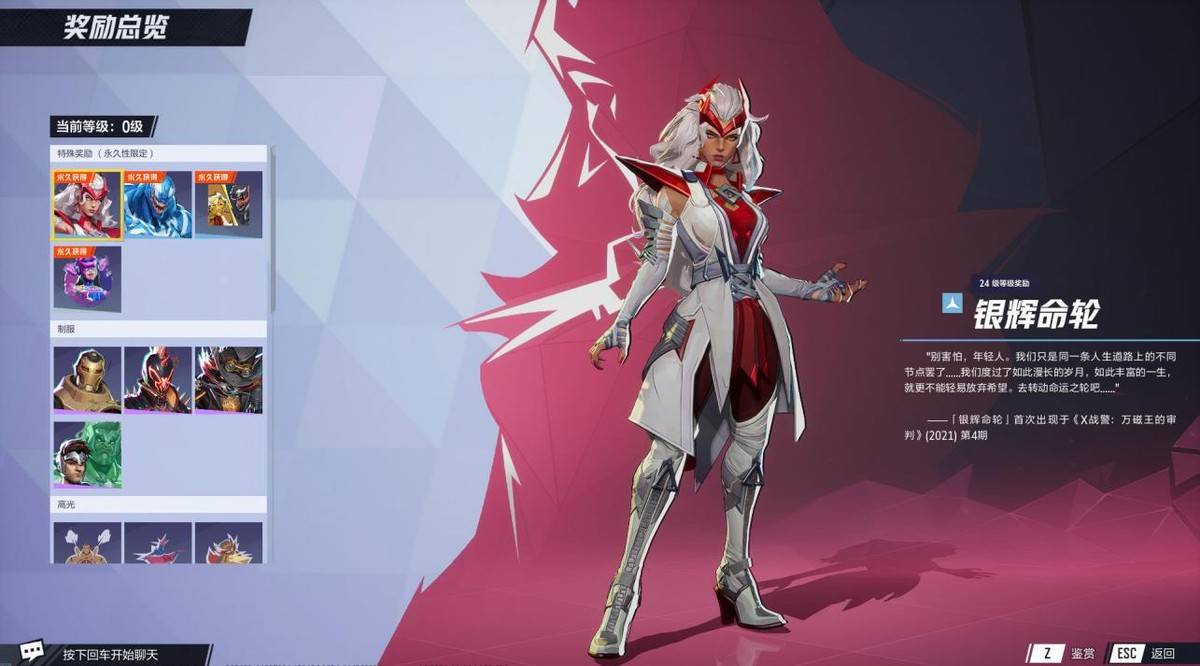
Task: Select the white-haired Storm costume thumbnail
Action: pos(87,205)
